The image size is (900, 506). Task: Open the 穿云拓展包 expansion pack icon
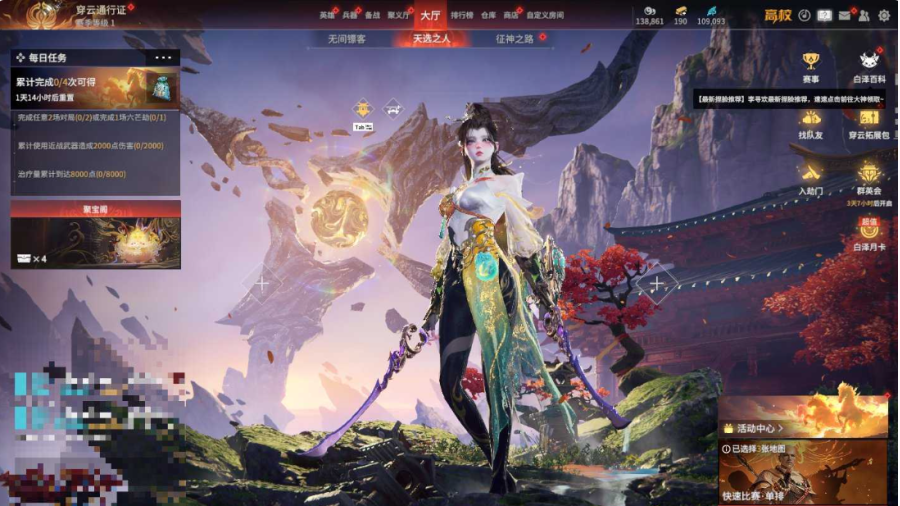pyautogui.click(x=868, y=122)
